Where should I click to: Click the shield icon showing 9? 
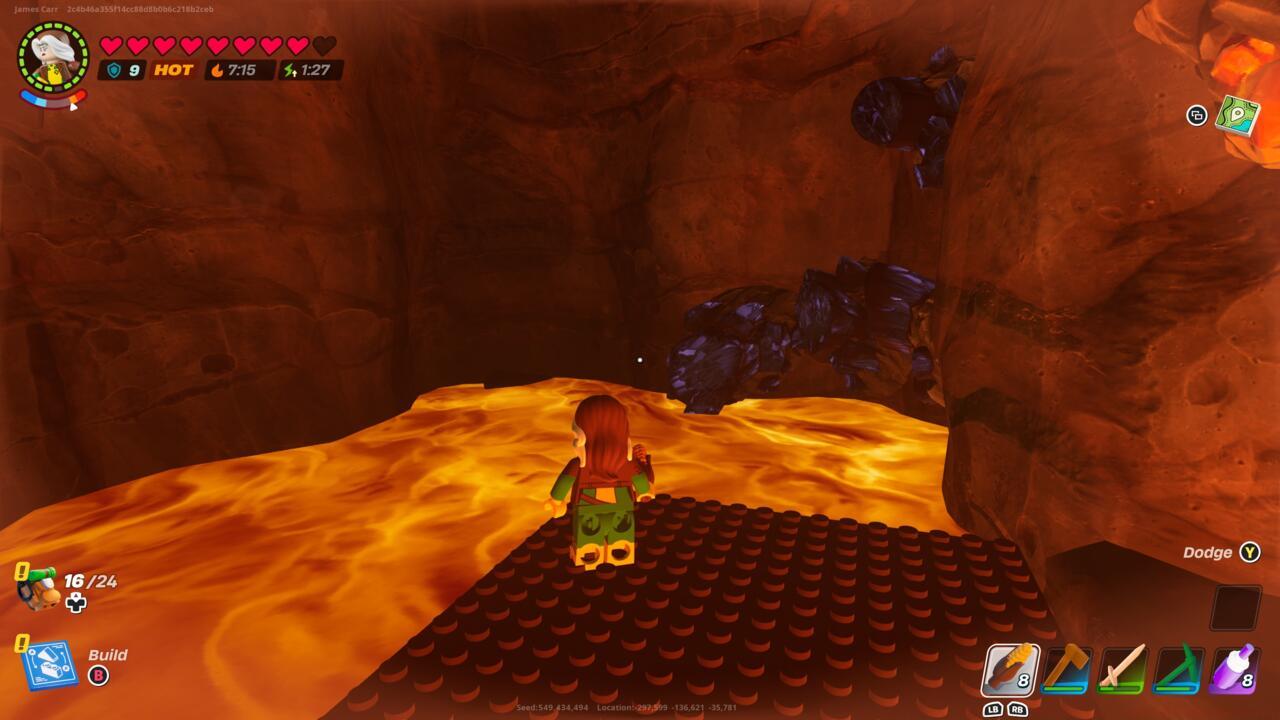coord(116,70)
